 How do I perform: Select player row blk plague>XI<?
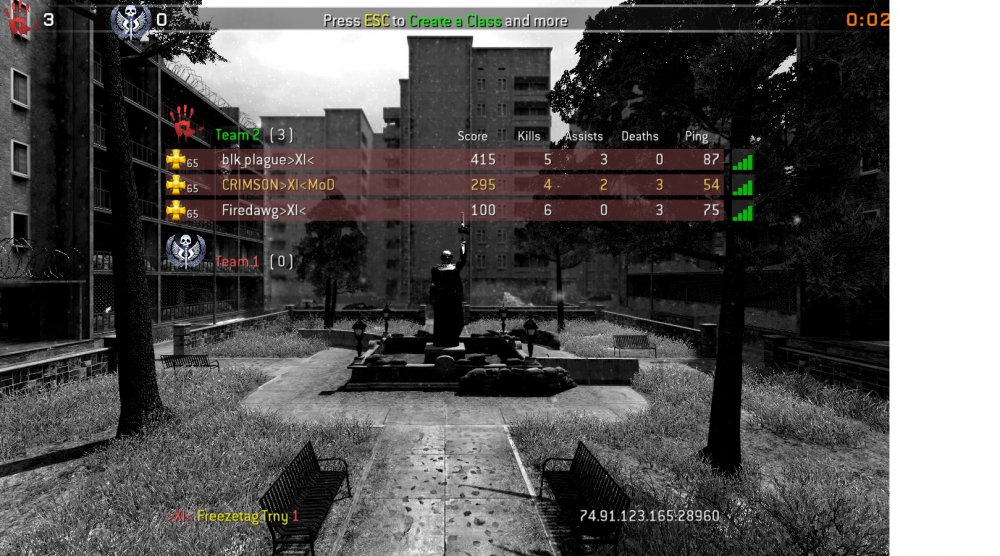[445, 160]
